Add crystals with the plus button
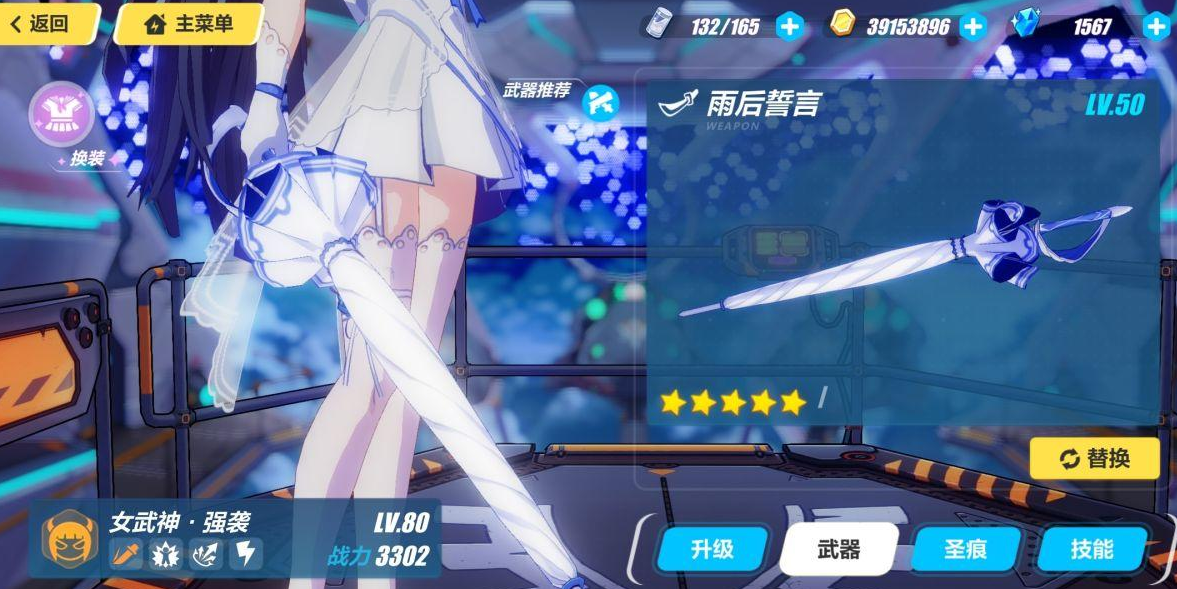The width and height of the screenshot is (1177, 589). click(1157, 26)
